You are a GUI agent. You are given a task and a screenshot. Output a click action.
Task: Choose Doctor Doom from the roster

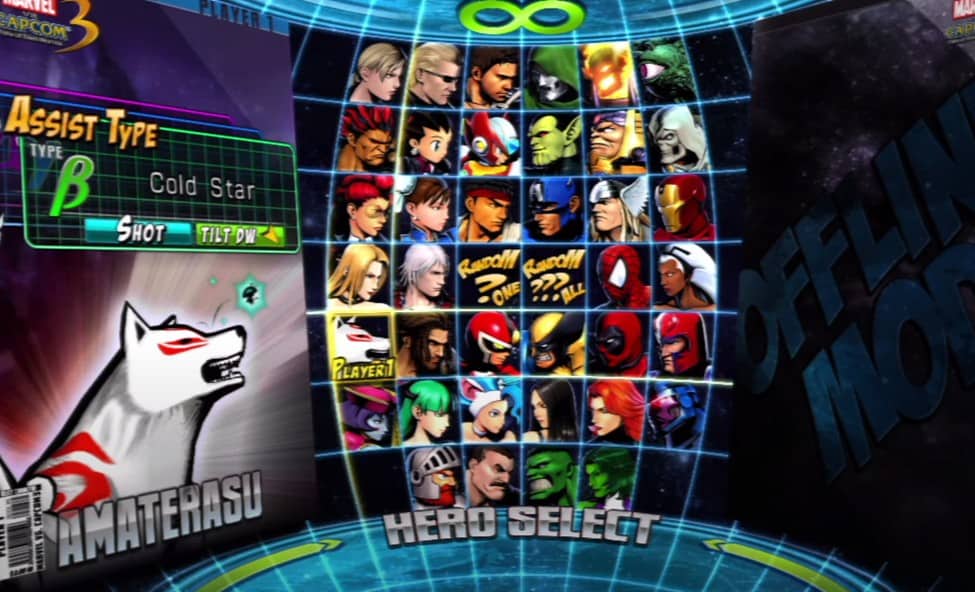(x=551, y=73)
